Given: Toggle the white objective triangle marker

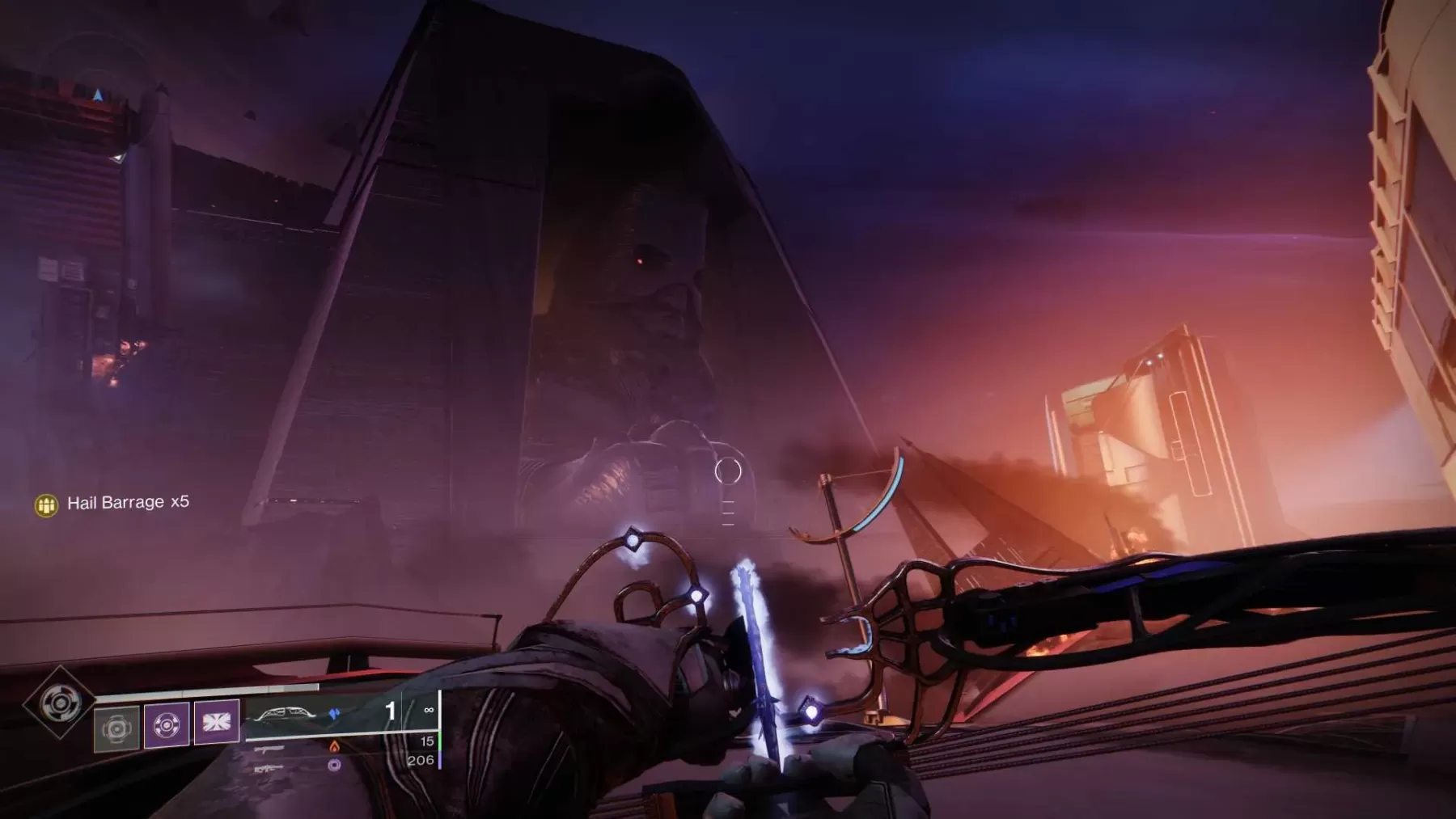Looking at the screenshot, I should click(119, 157).
